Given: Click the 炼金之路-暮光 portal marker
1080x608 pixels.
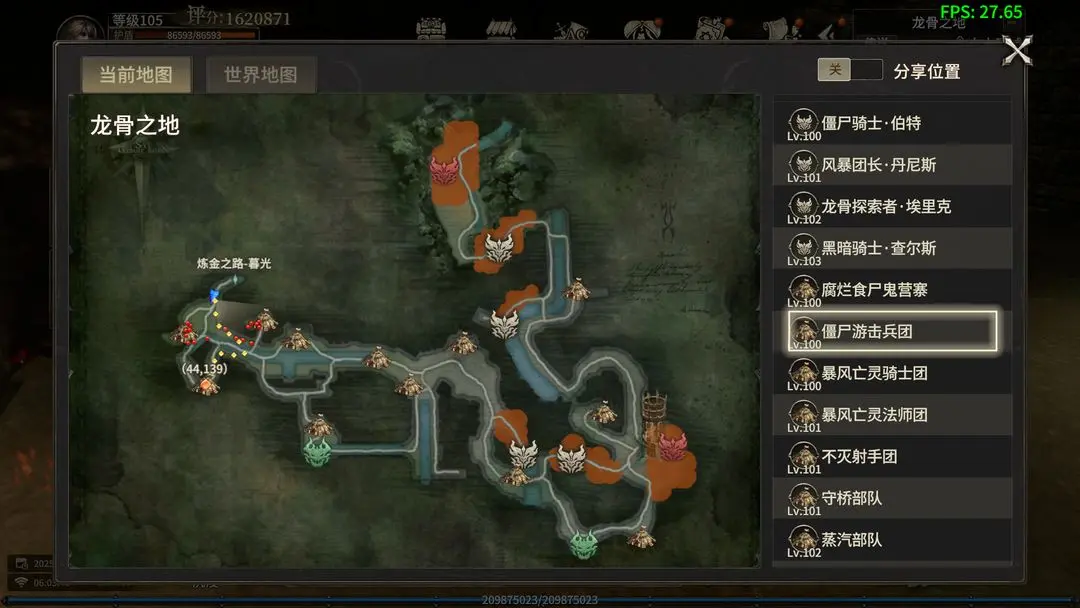Looking at the screenshot, I should click(x=213, y=295).
